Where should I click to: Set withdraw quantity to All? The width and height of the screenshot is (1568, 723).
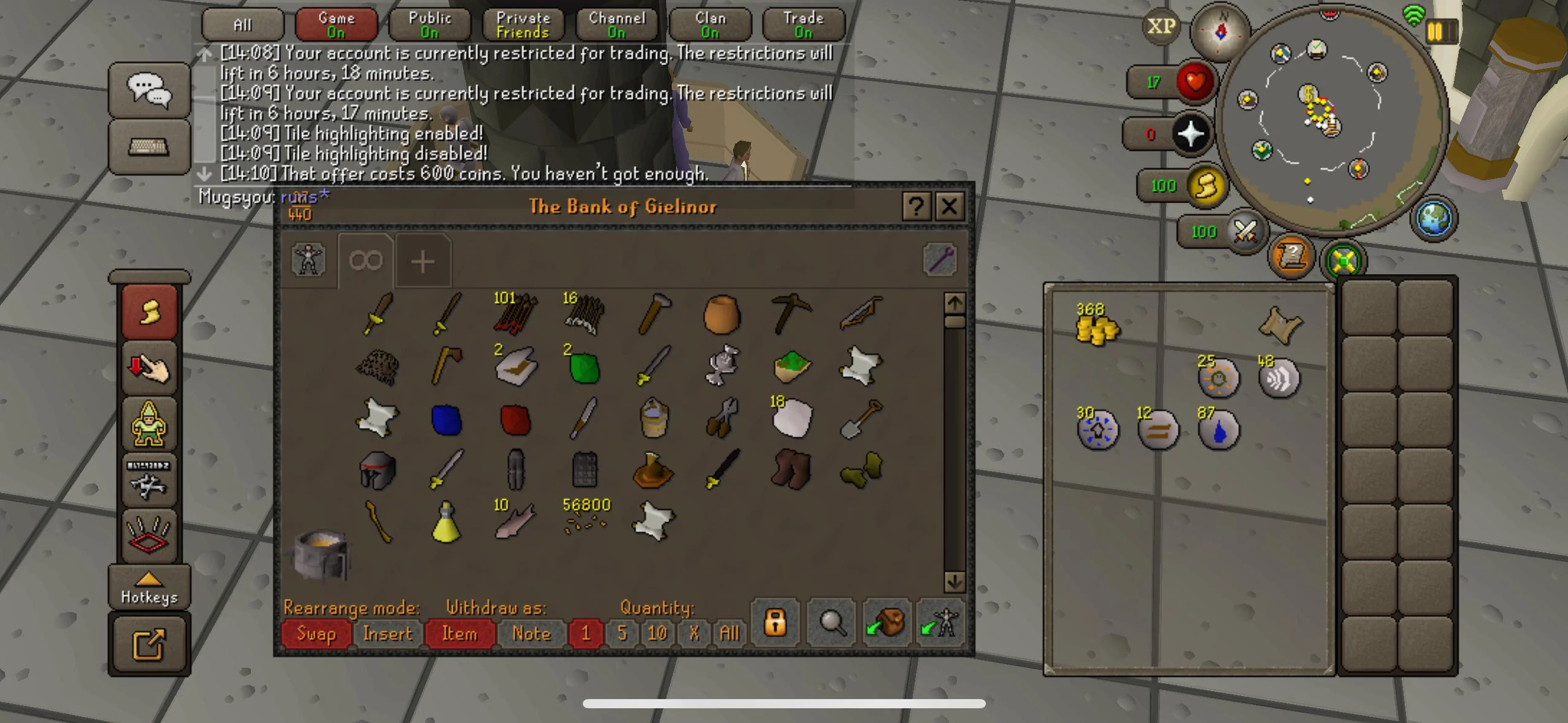coord(729,634)
